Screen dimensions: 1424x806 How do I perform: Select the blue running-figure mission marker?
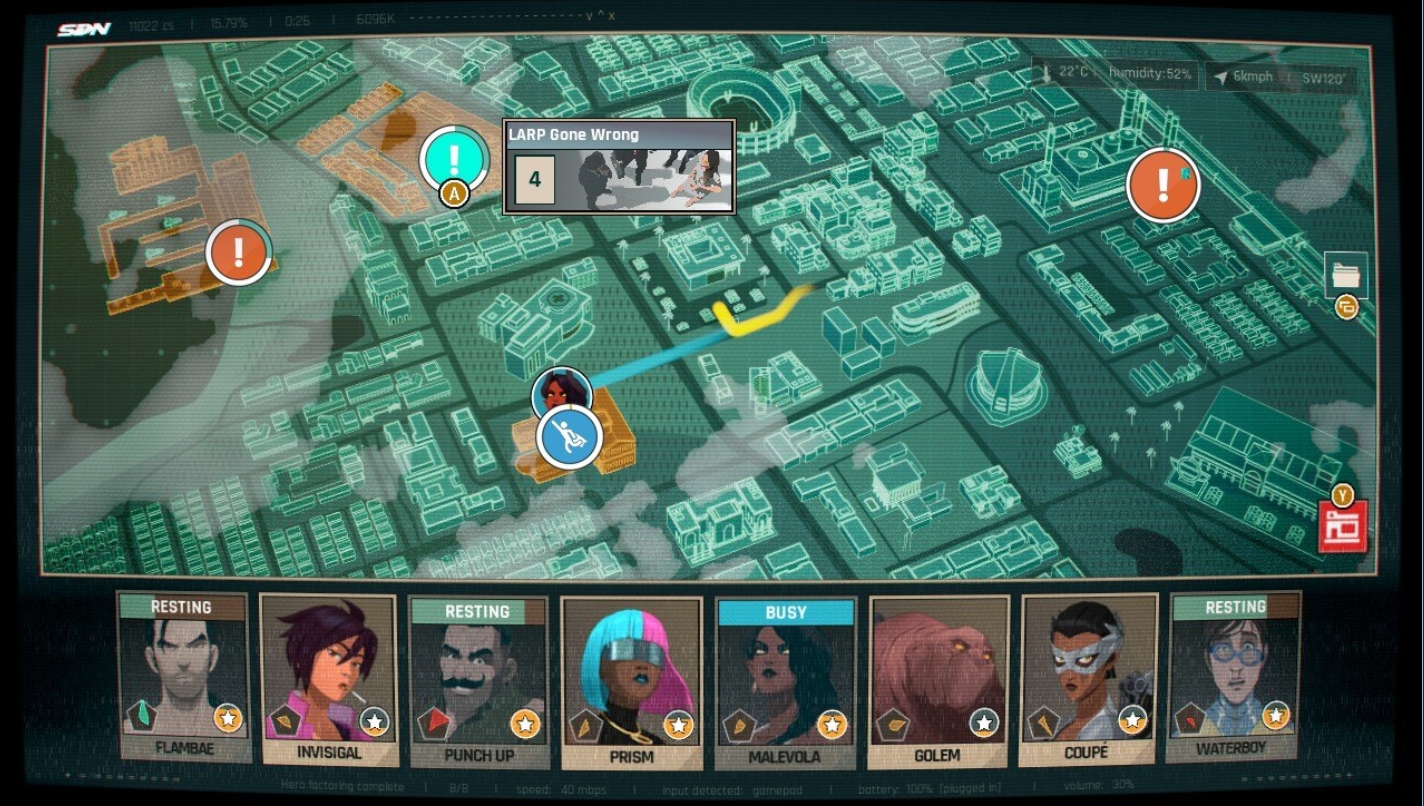569,438
